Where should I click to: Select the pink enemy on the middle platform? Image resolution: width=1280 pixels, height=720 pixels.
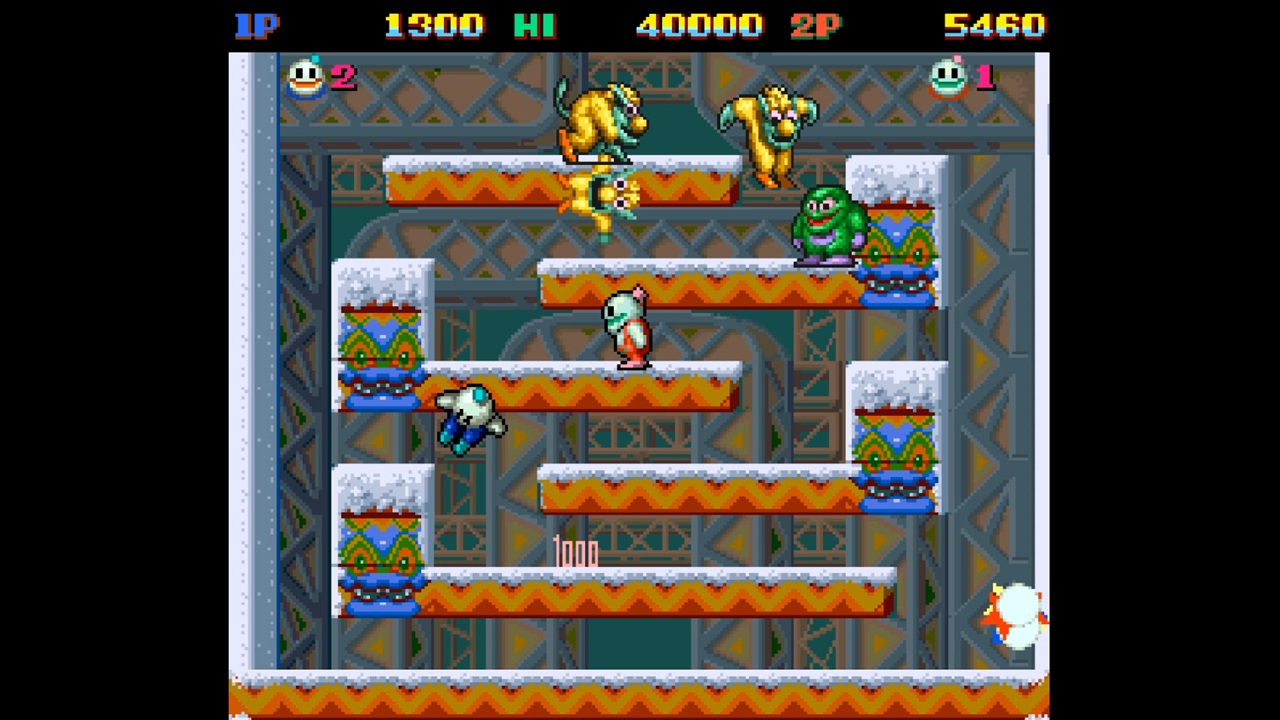point(625,325)
